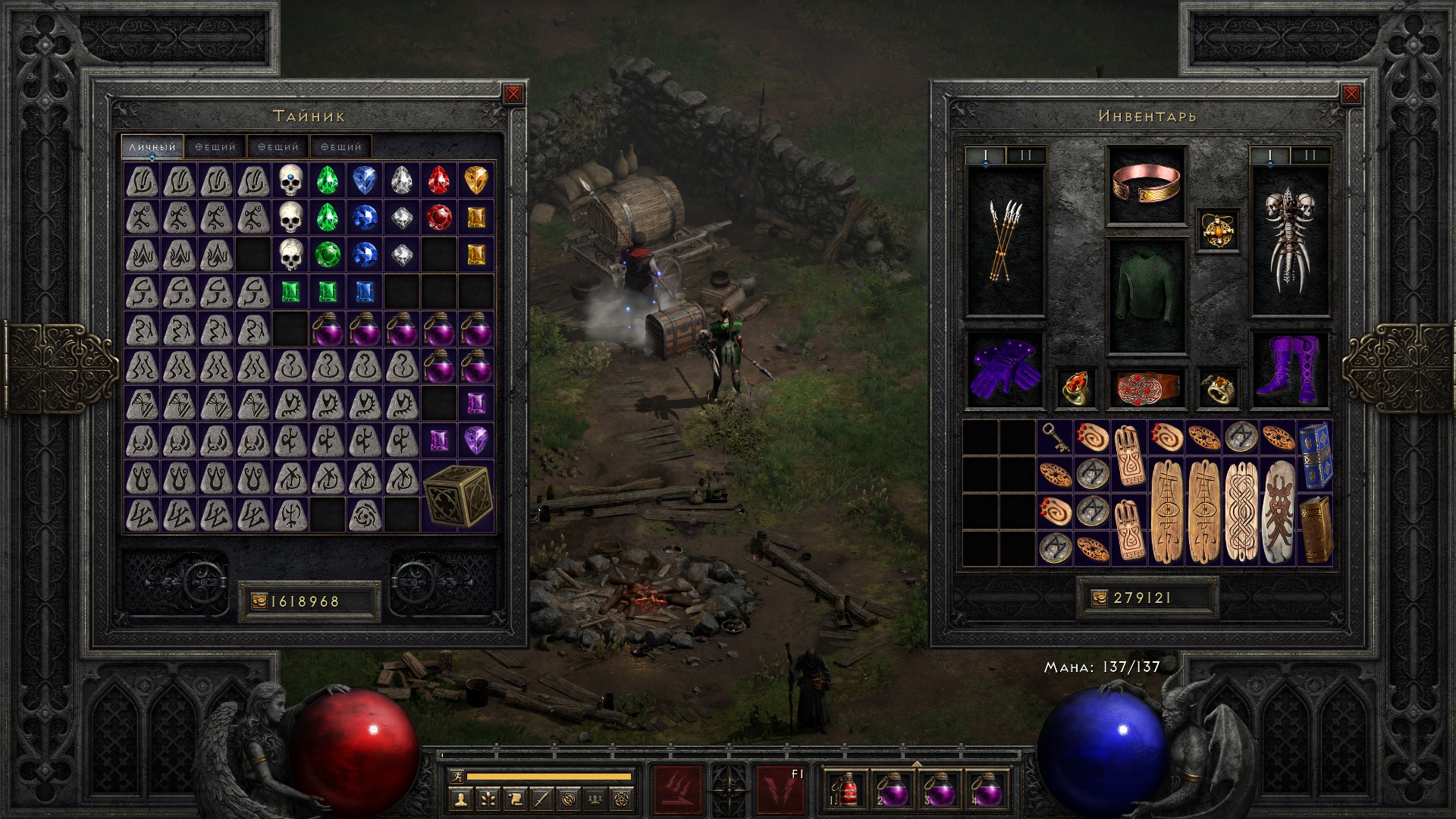The width and height of the screenshot is (1456, 819).
Task: Use the red healing potion in belt
Action: [846, 789]
